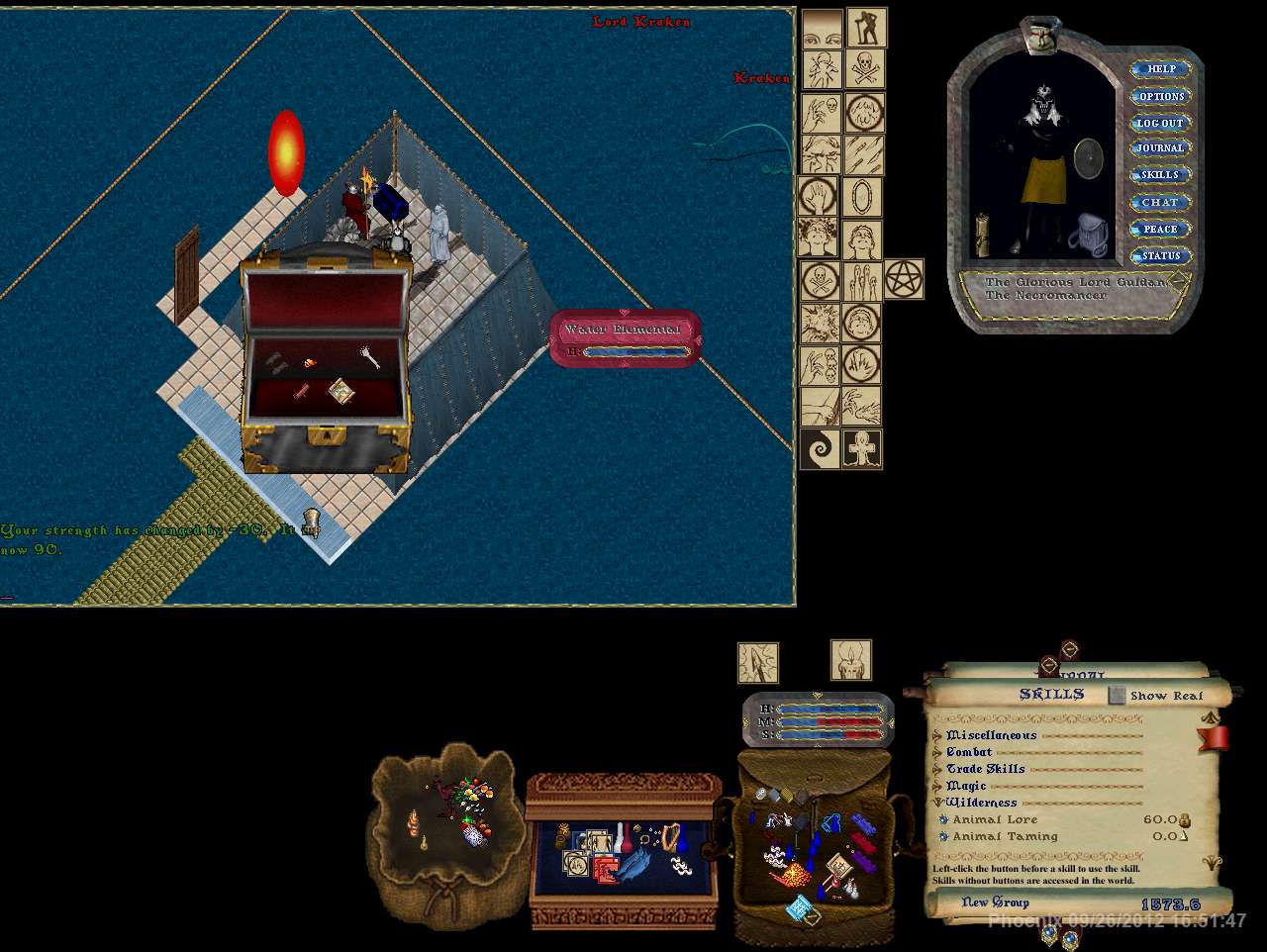Click the Water Elemental health bar gump
Image resolution: width=1267 pixels, height=952 pixels.
[625, 339]
